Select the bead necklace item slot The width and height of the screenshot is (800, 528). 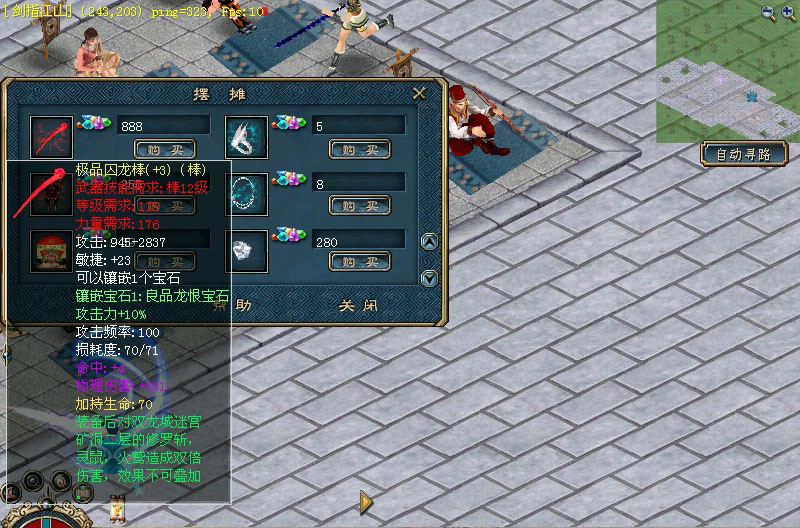point(247,193)
